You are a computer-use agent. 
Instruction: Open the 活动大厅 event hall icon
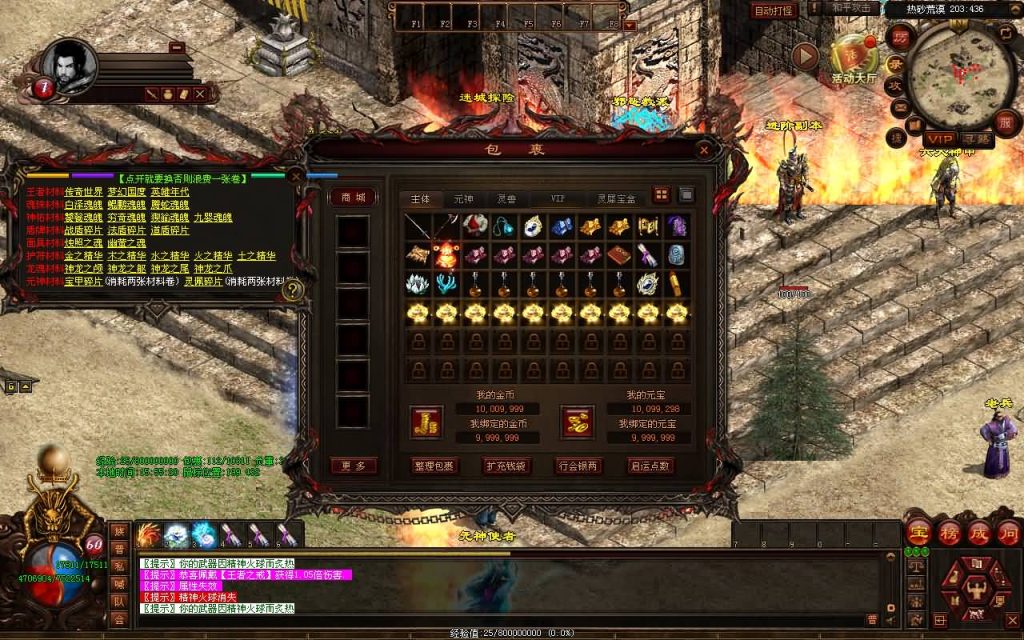[853, 60]
